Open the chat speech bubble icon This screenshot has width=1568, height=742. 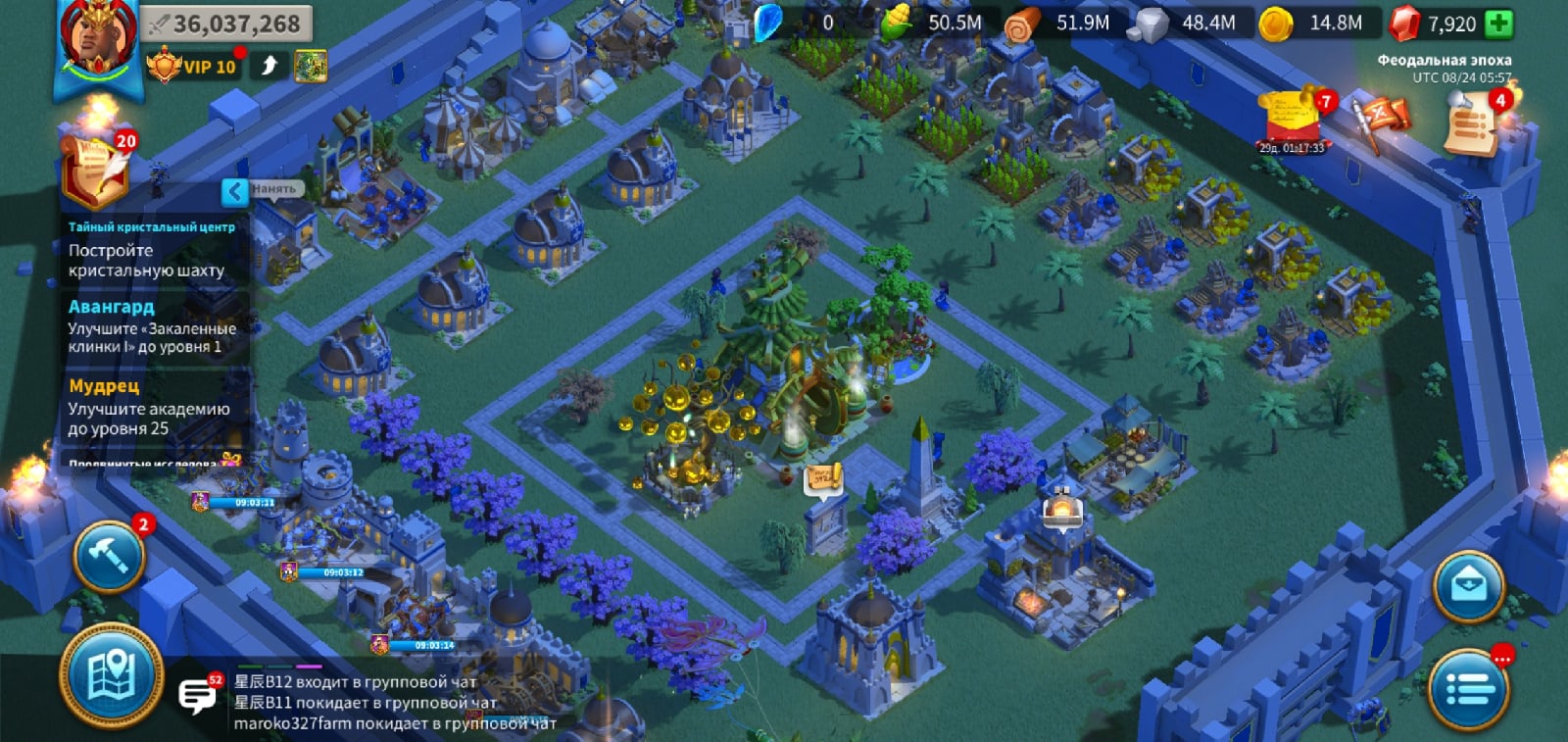[197, 695]
